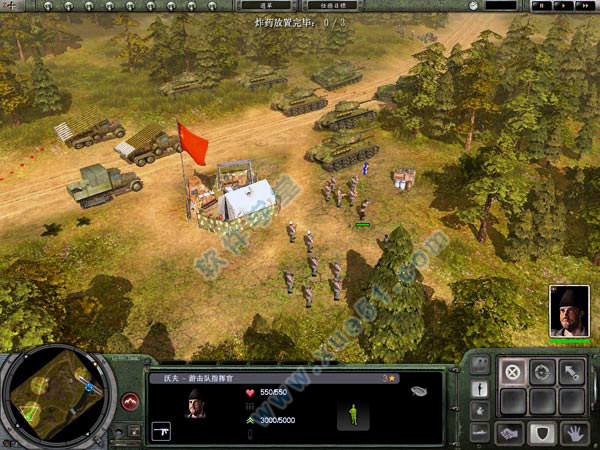600x450 pixels.
Task: Select the infantry soldier category tab
Action: (480, 388)
